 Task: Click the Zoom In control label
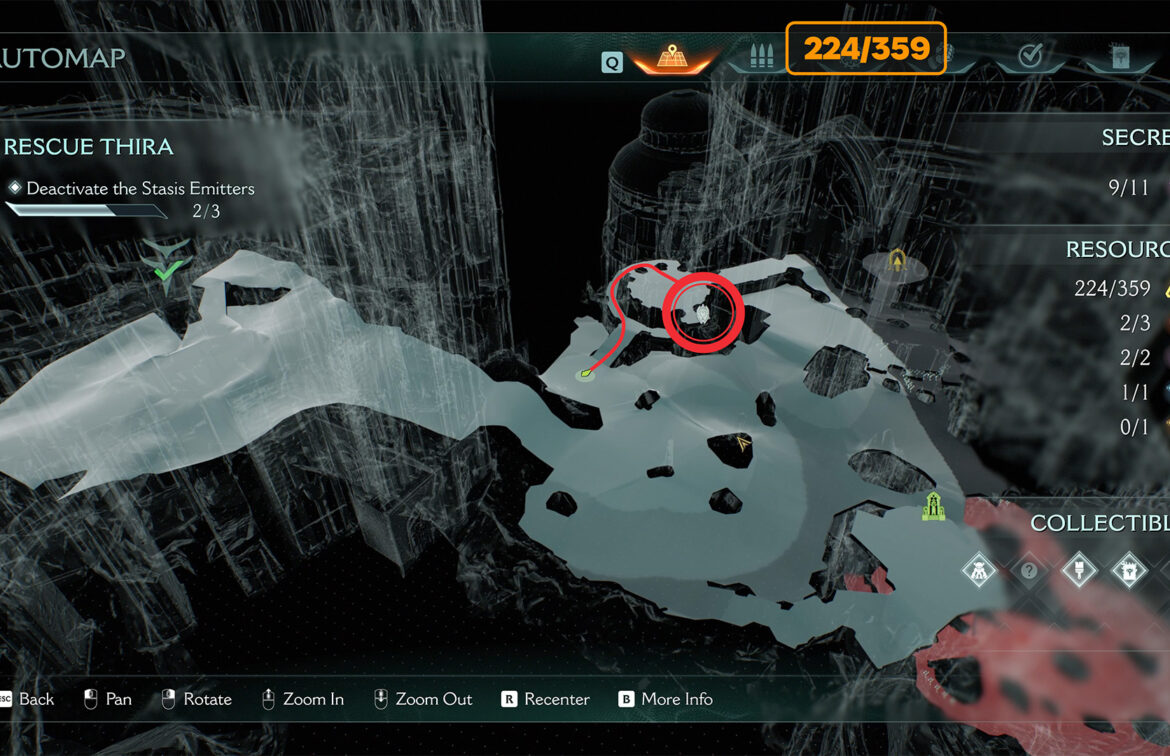tap(312, 699)
